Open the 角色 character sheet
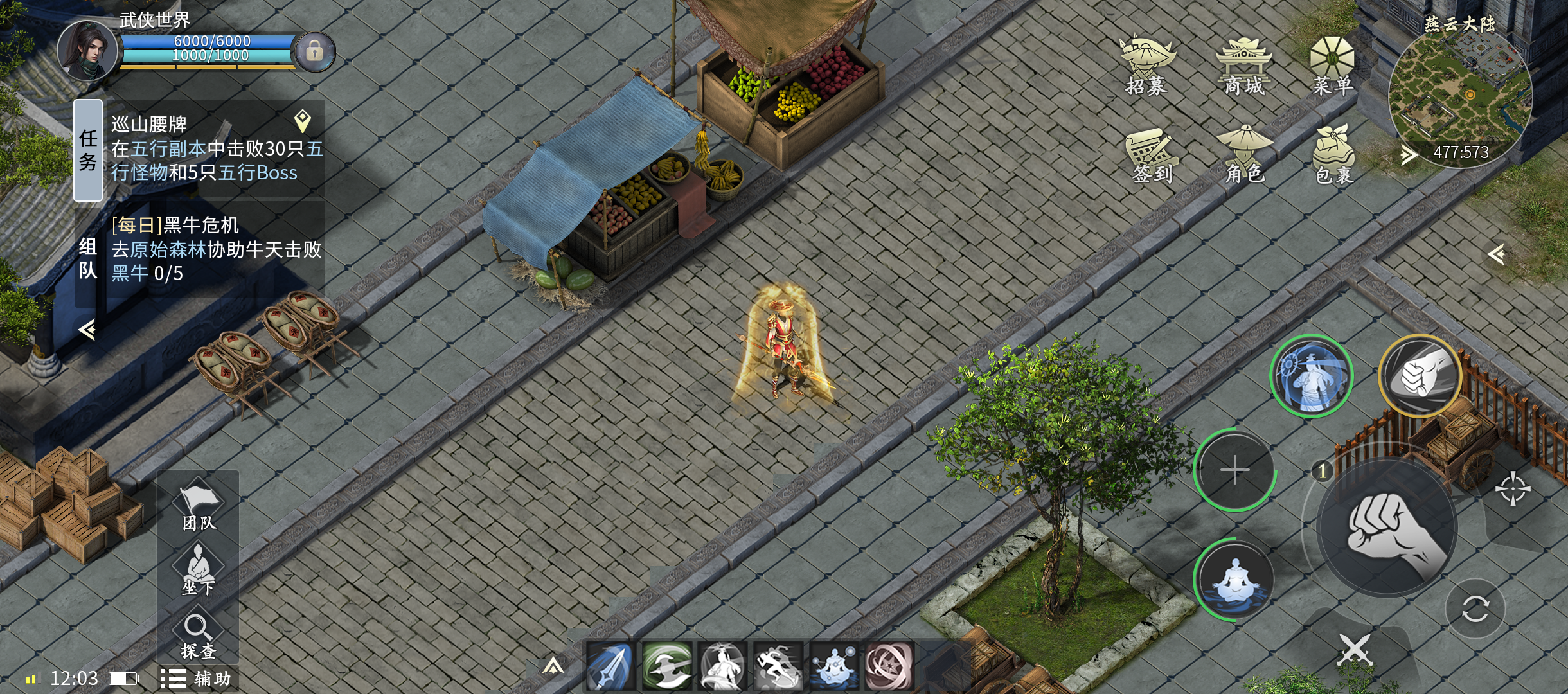 pos(1244,155)
